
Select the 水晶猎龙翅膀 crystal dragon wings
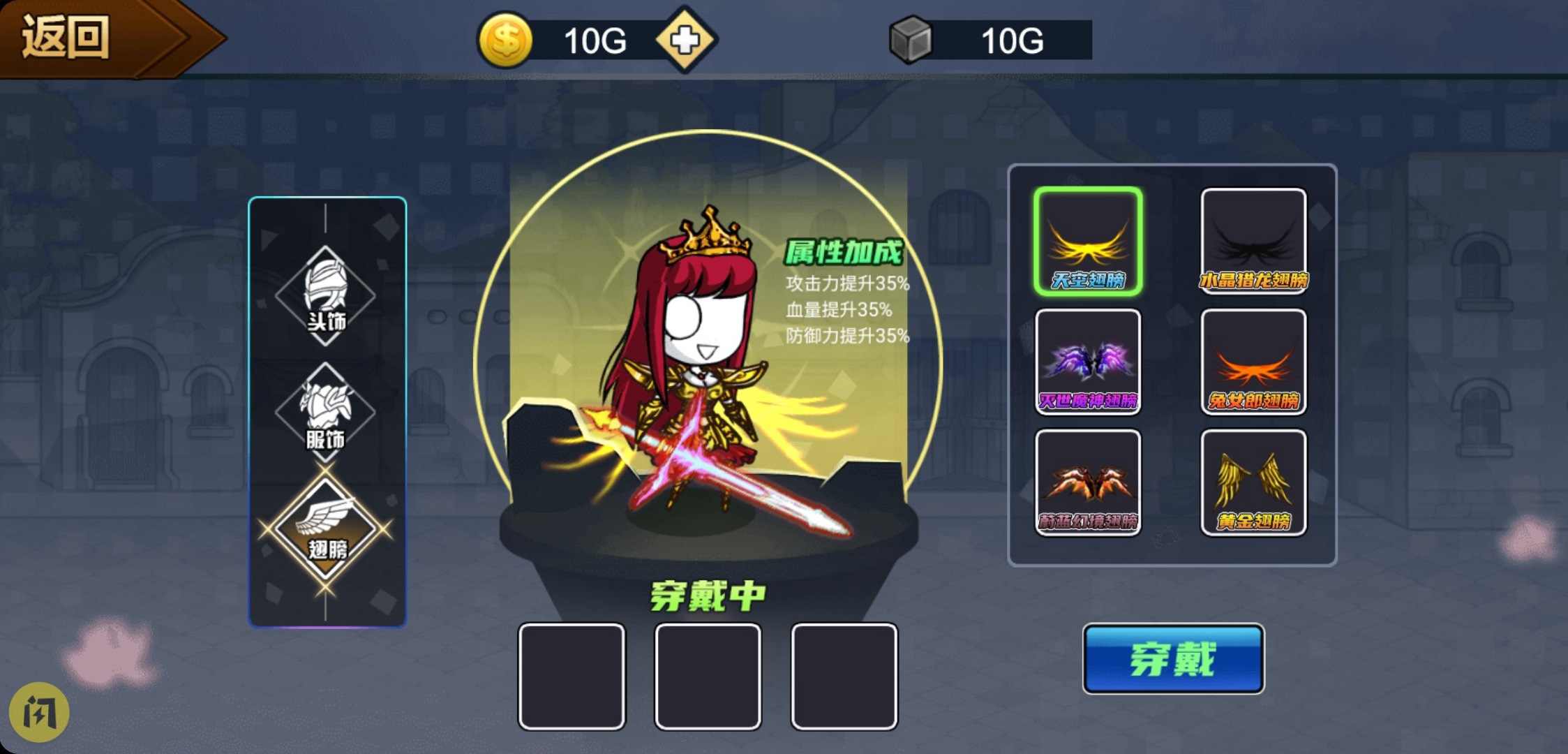(x=1253, y=241)
